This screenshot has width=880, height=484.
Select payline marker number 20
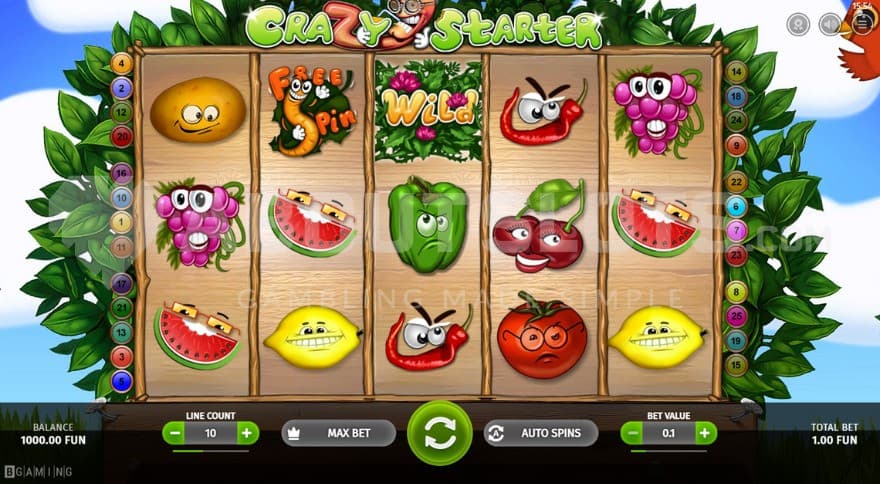point(123,136)
